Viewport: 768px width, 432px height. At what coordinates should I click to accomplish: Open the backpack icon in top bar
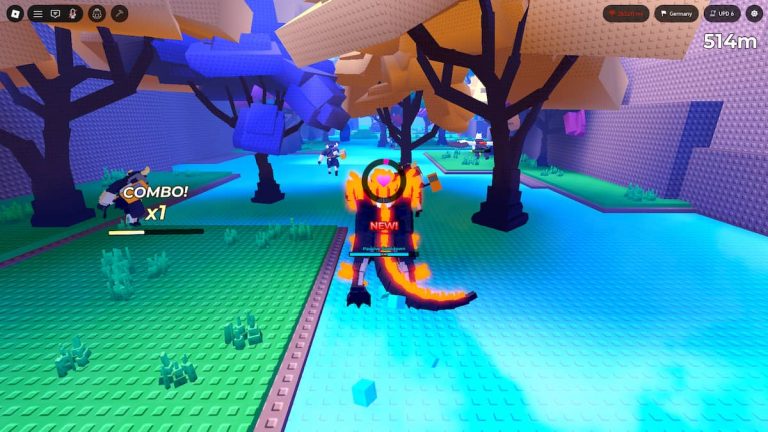[97, 13]
